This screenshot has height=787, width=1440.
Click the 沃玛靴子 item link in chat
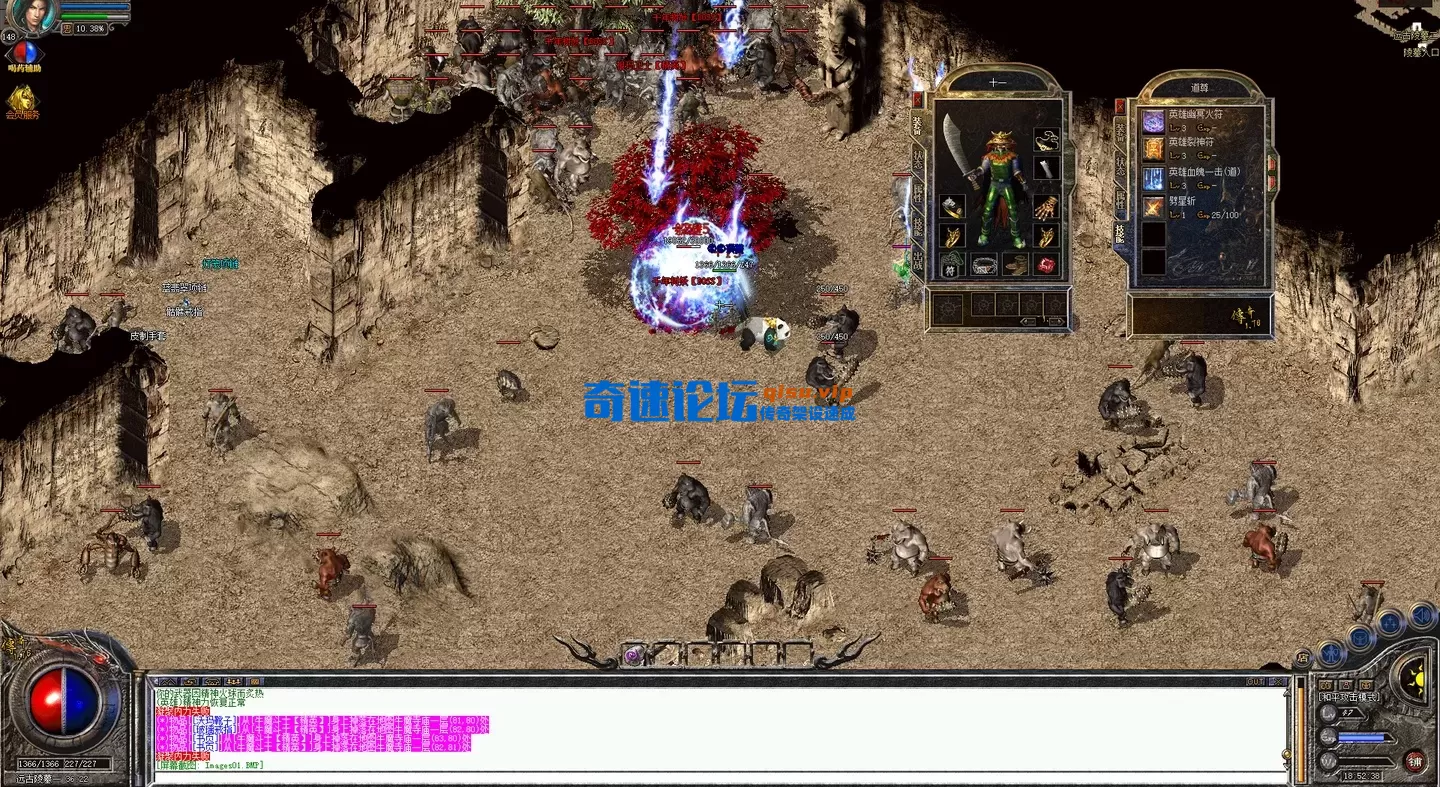213,720
